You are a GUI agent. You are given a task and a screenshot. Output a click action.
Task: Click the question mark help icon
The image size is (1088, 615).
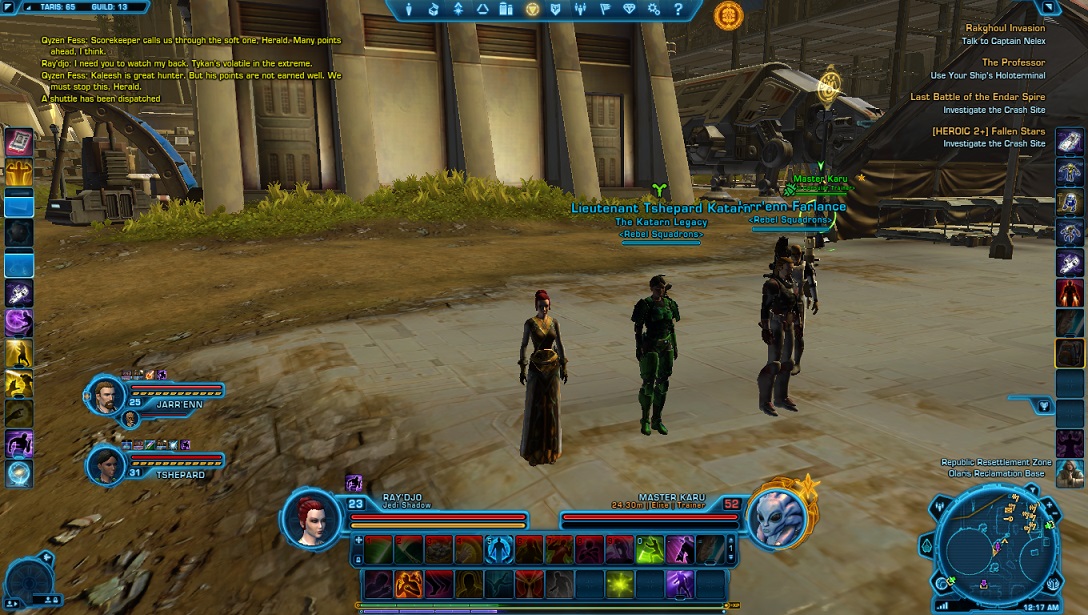(x=678, y=9)
